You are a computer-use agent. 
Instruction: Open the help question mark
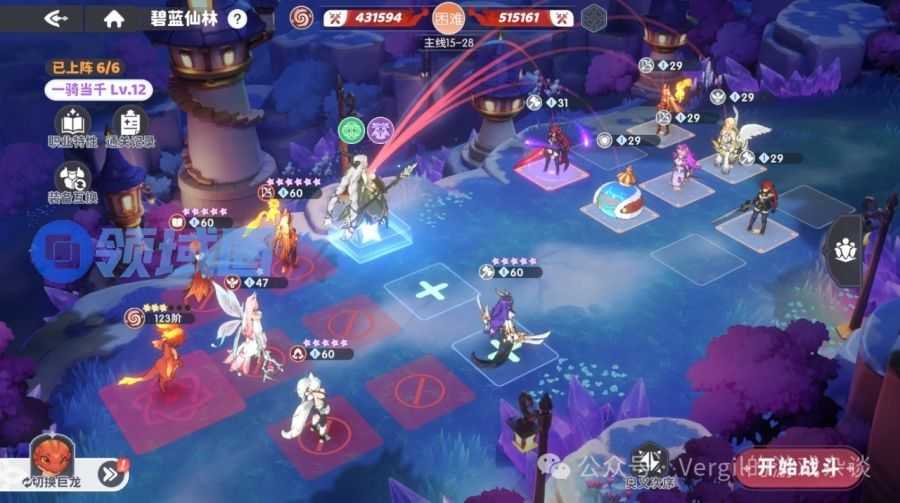(237, 18)
